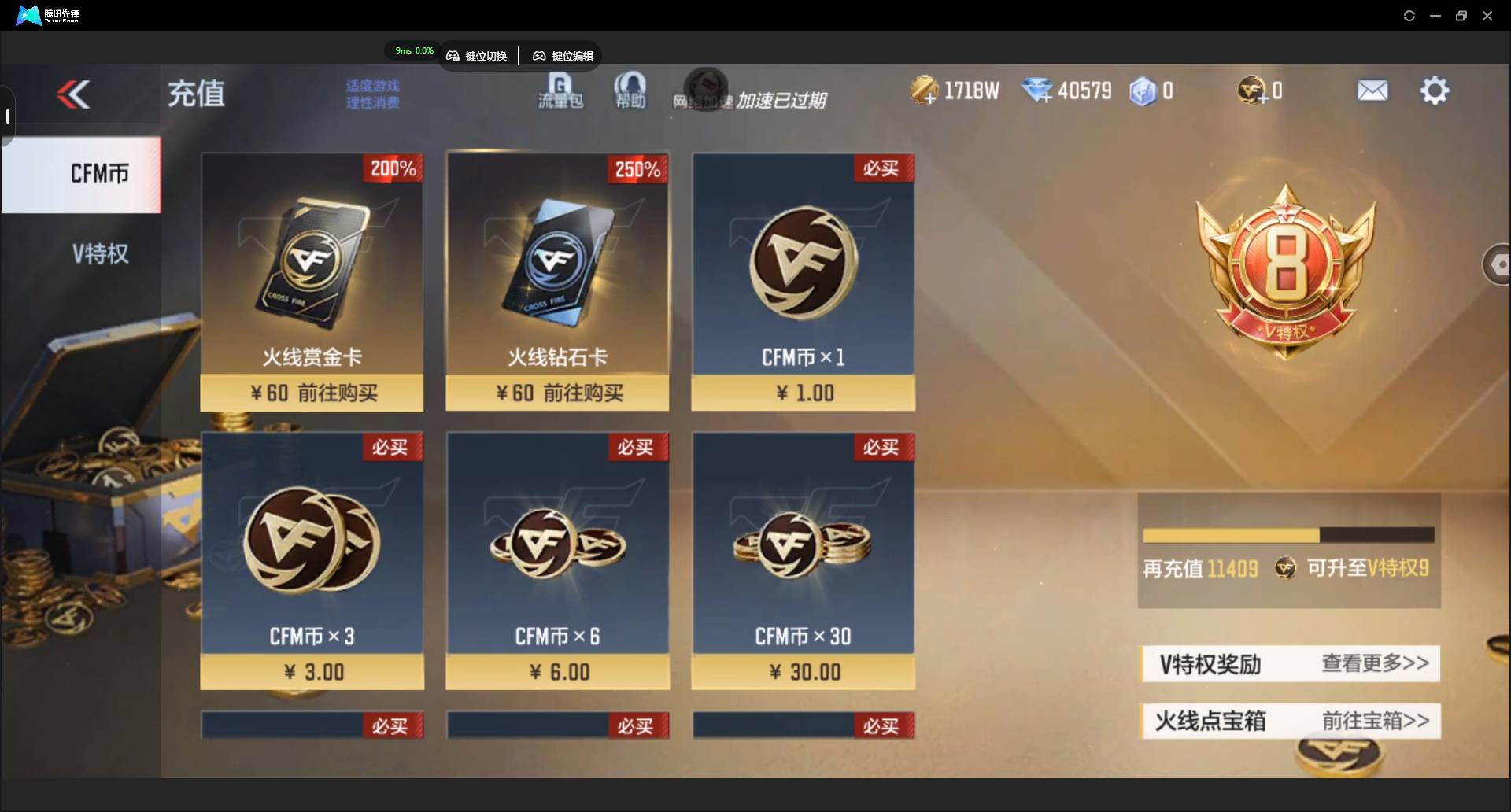Purchase CFM币×3 for ¥3.00

[312, 672]
